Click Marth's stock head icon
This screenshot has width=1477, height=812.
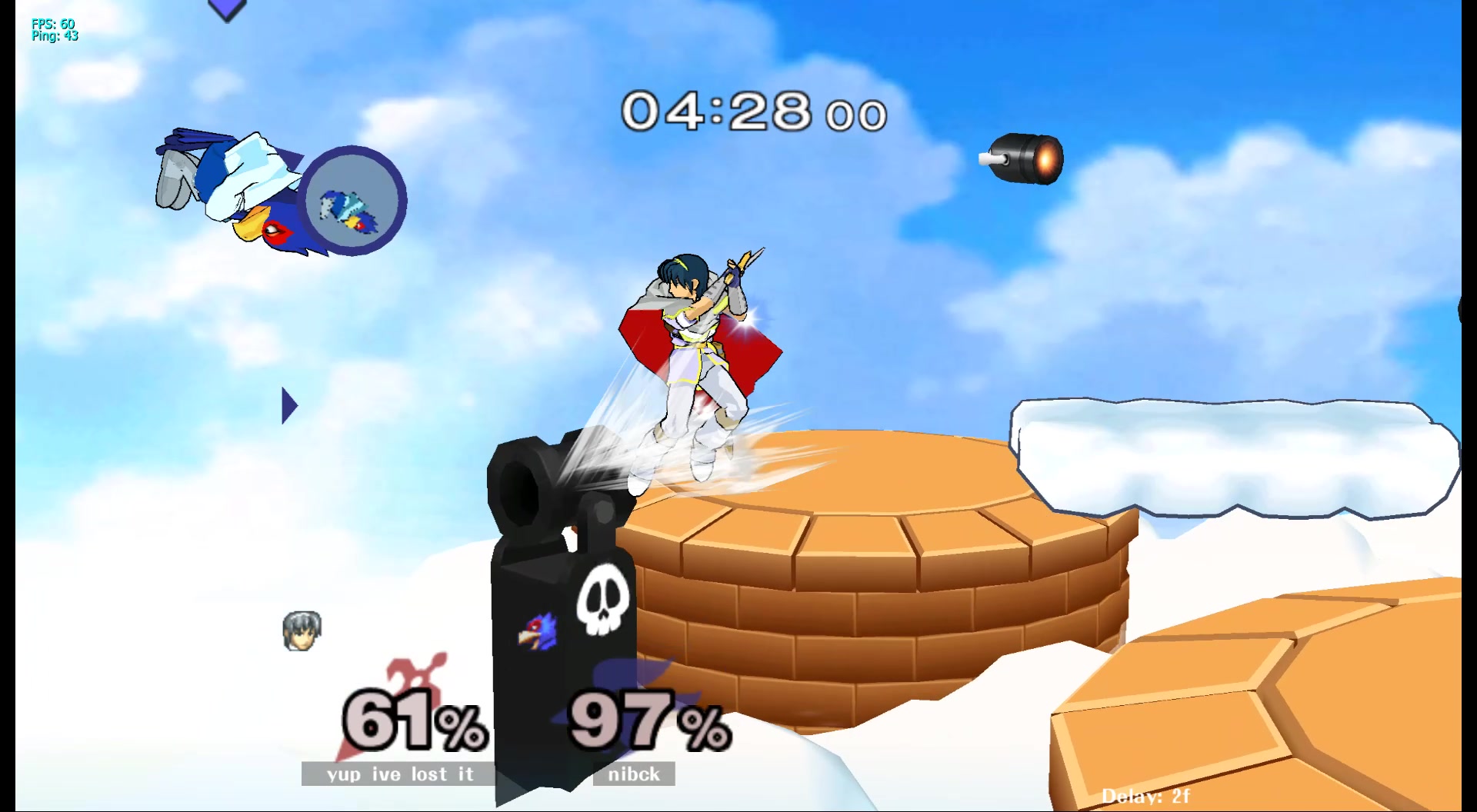302,631
